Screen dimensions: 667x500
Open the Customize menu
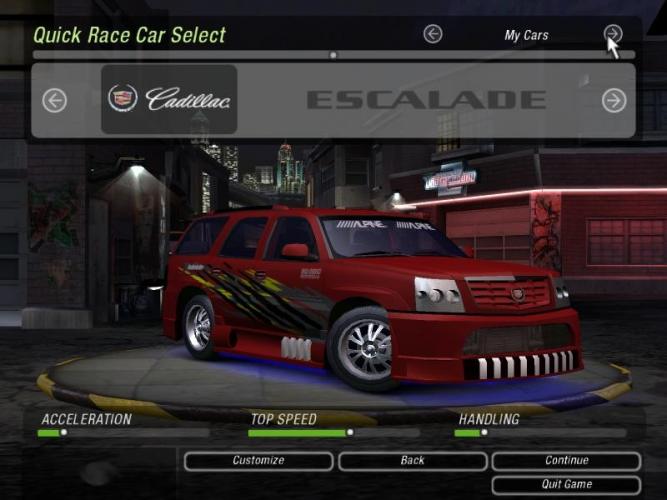click(x=258, y=461)
